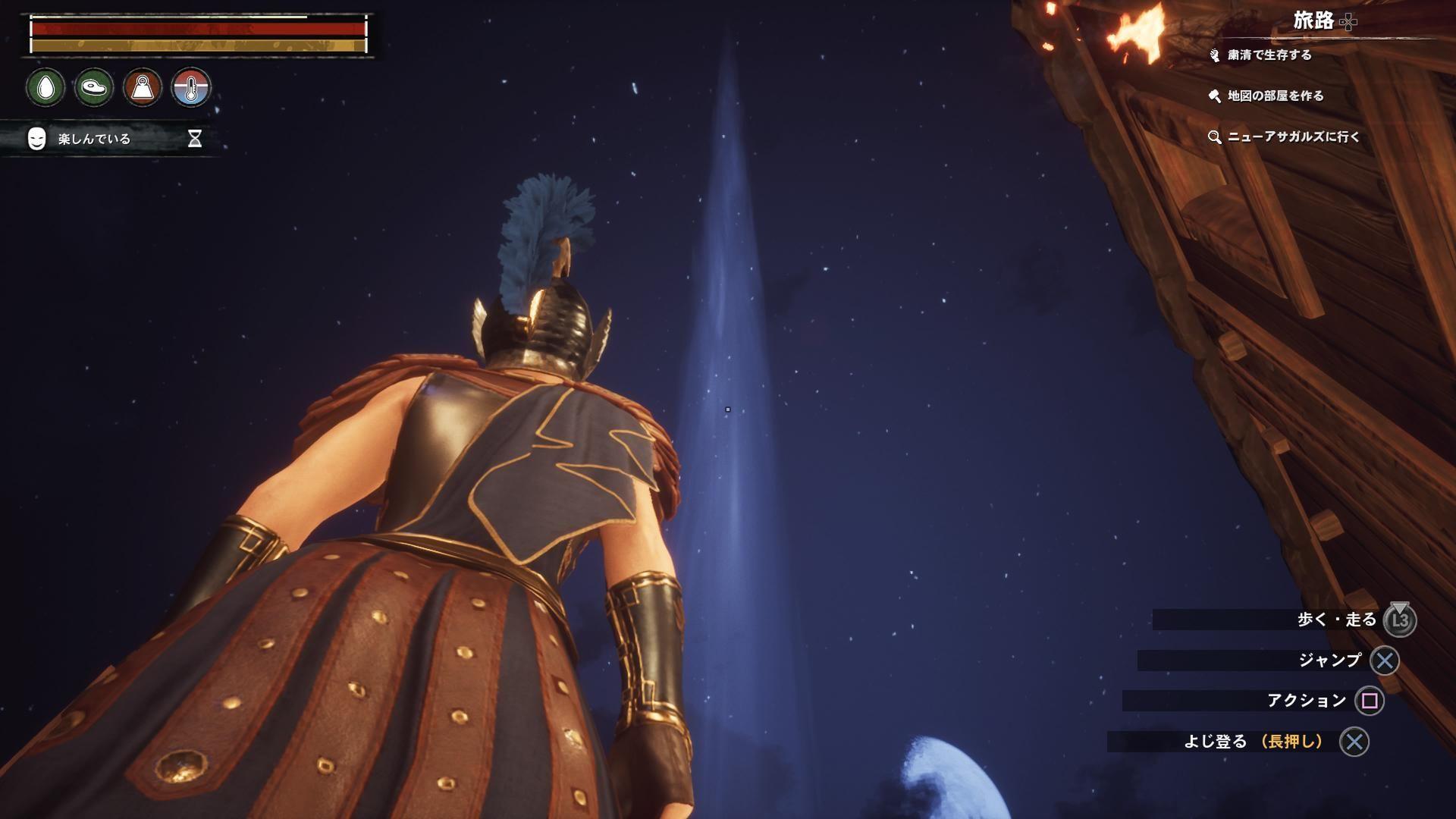Screen dimensions: 1456x819
Task: Click the water drop thirst status icon
Action: 45,88
